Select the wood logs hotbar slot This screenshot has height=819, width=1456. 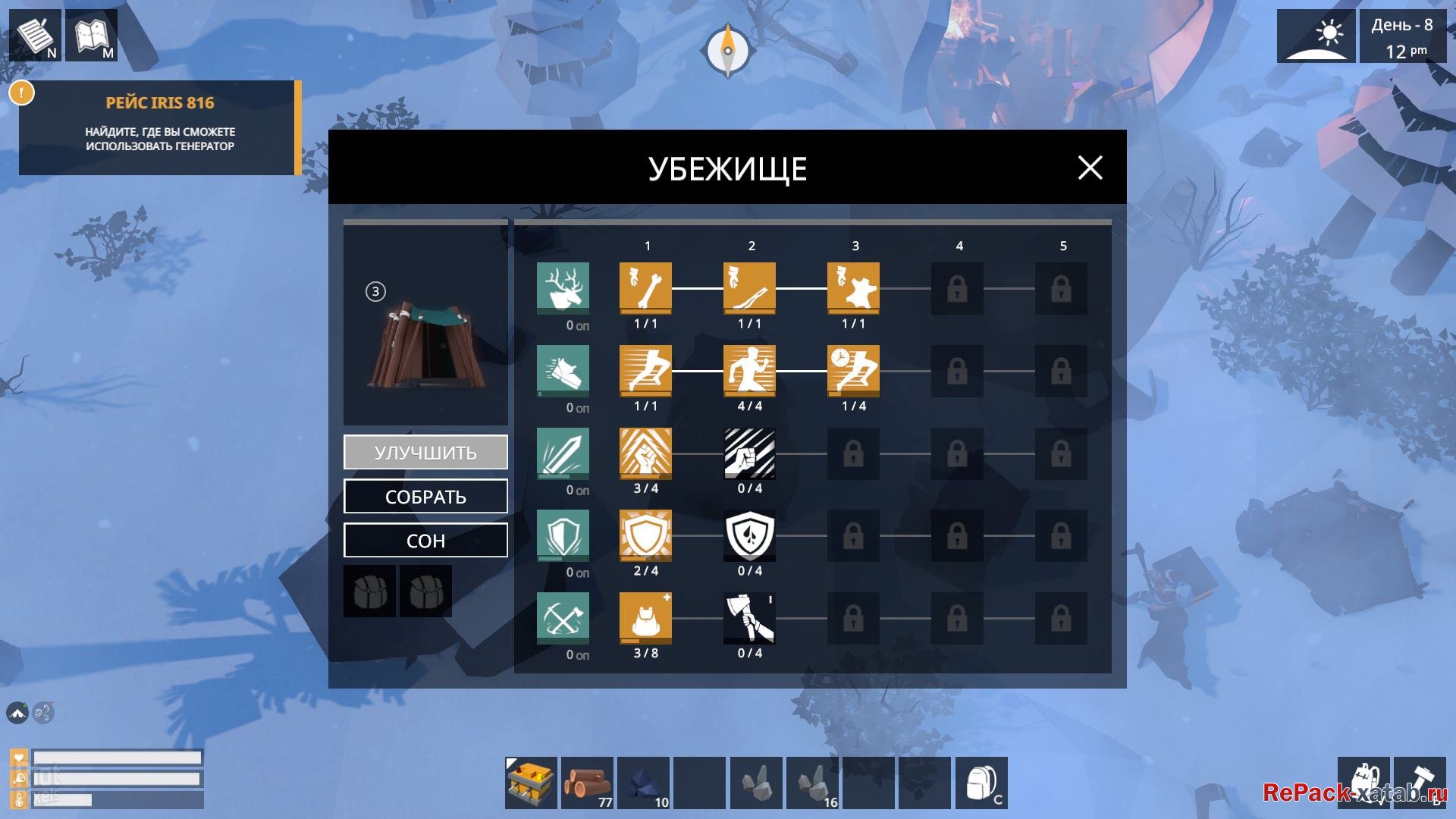click(588, 783)
